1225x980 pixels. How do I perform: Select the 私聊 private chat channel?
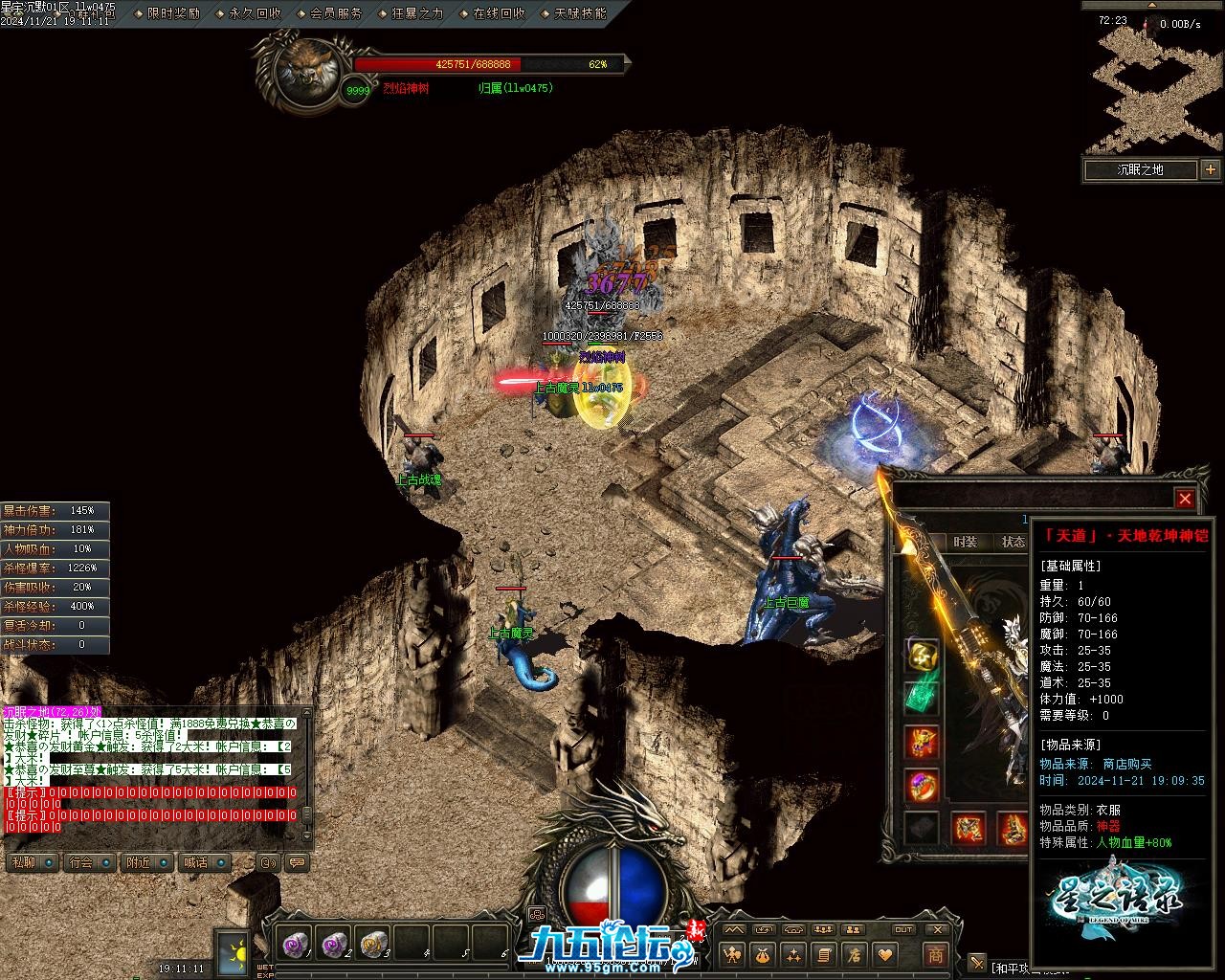23,862
